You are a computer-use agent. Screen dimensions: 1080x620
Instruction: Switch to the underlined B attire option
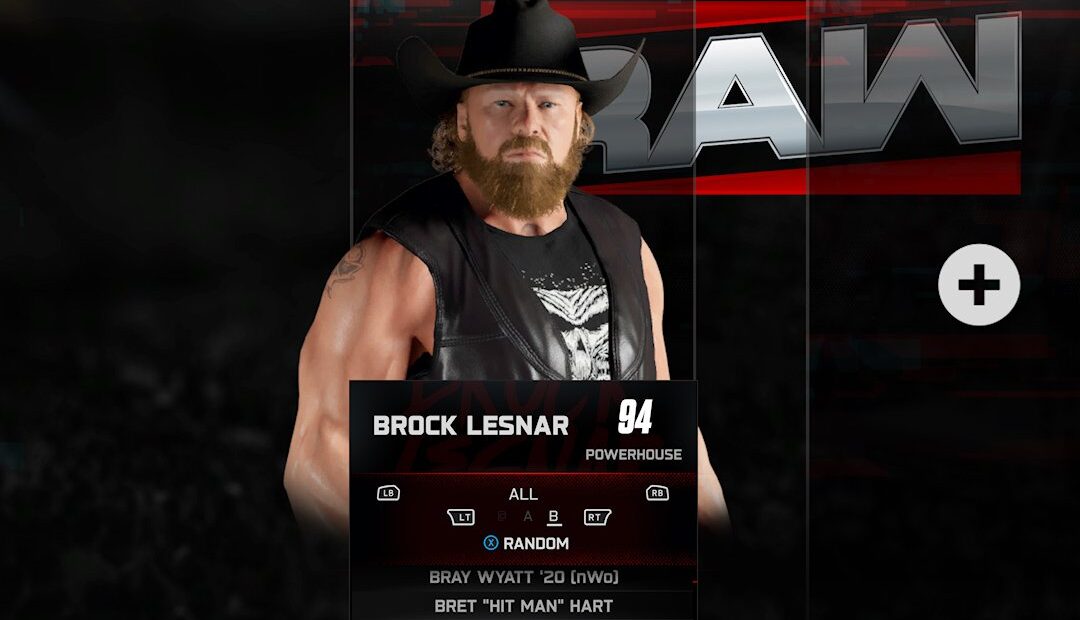tap(553, 517)
